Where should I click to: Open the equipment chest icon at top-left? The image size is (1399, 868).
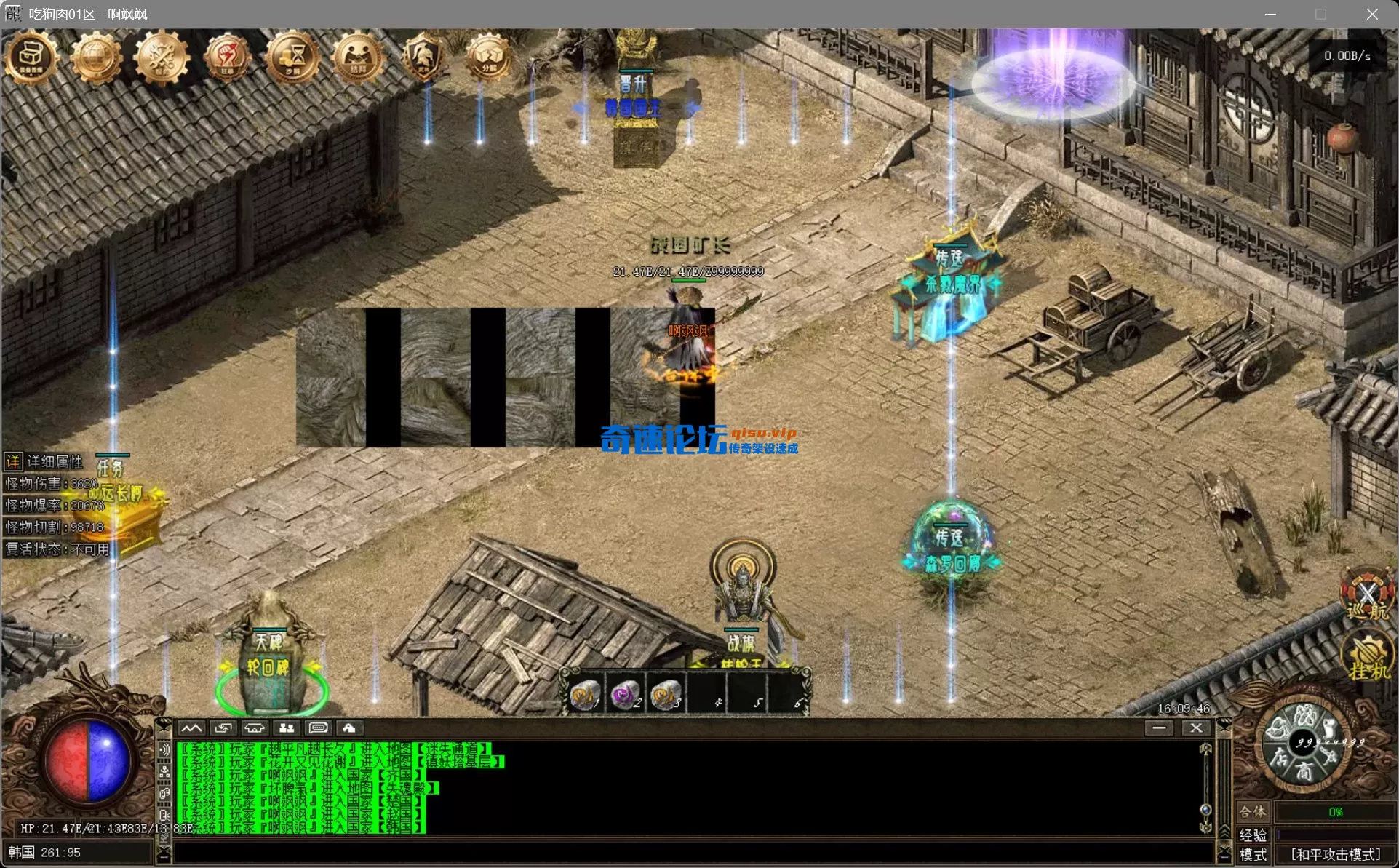click(x=31, y=57)
